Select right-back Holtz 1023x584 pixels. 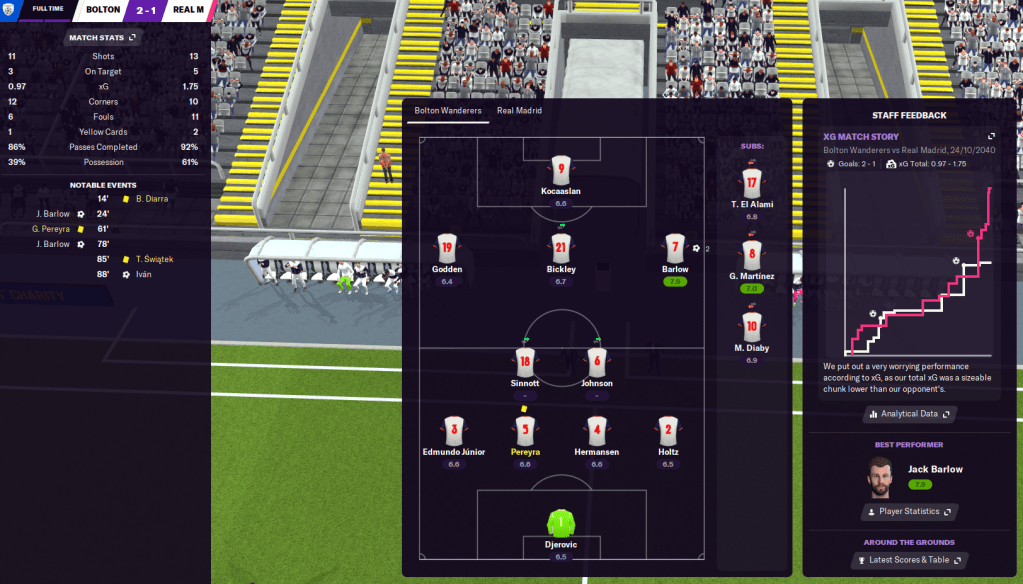[668, 431]
